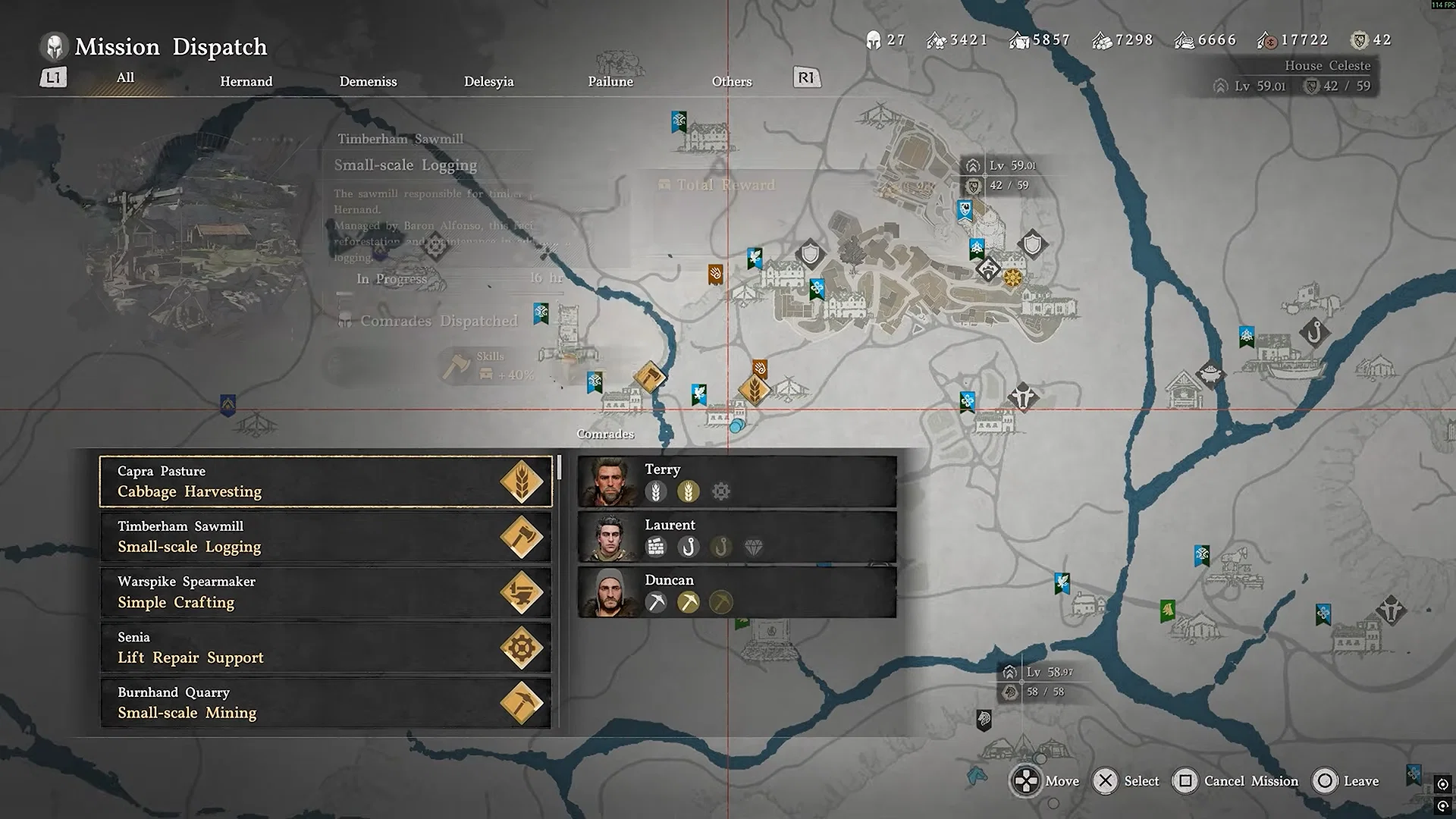The image size is (1456, 819).
Task: Click the wheat mission marker on map
Action: click(754, 391)
